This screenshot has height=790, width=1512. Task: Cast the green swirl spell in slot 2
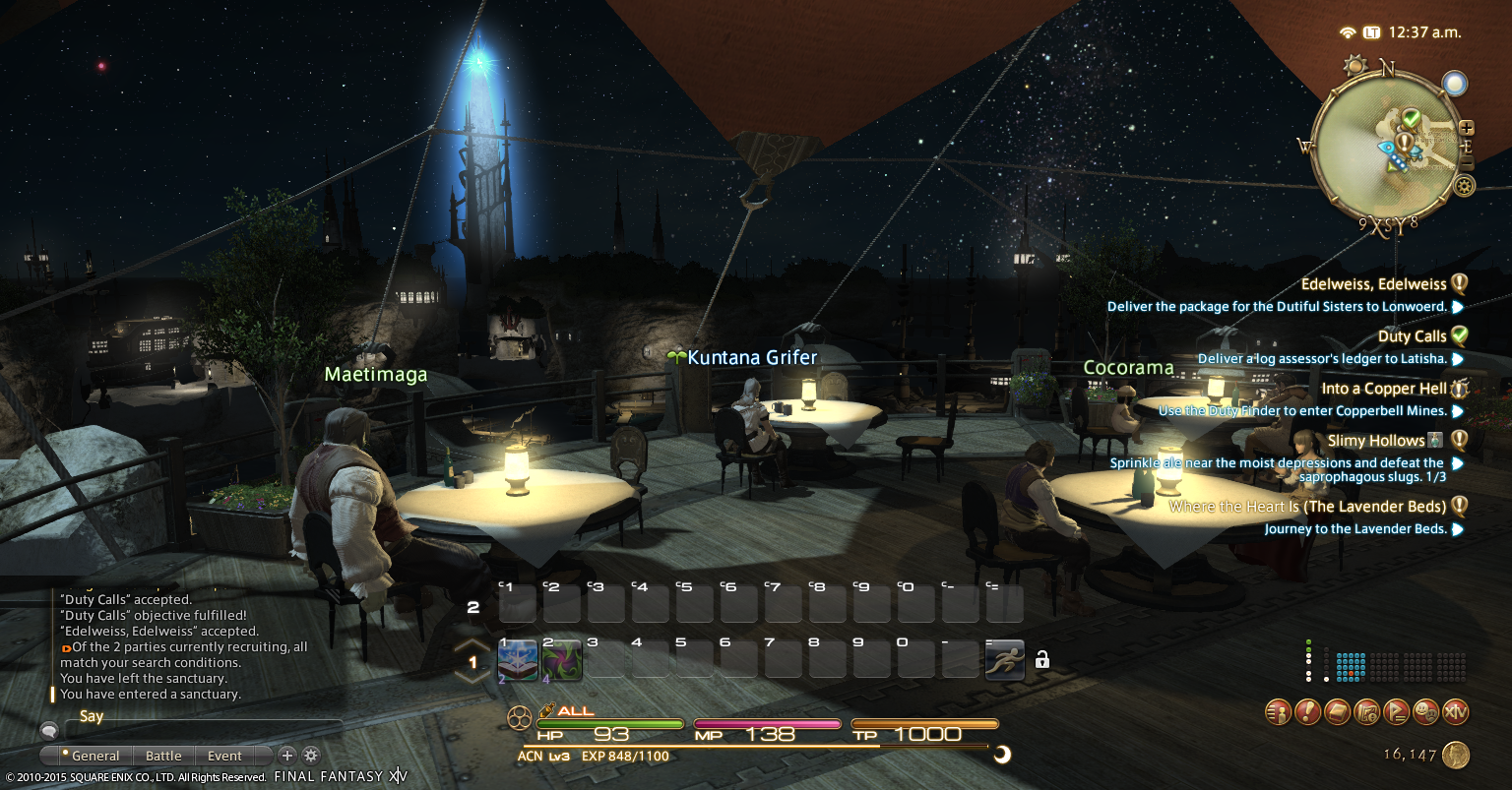point(561,659)
